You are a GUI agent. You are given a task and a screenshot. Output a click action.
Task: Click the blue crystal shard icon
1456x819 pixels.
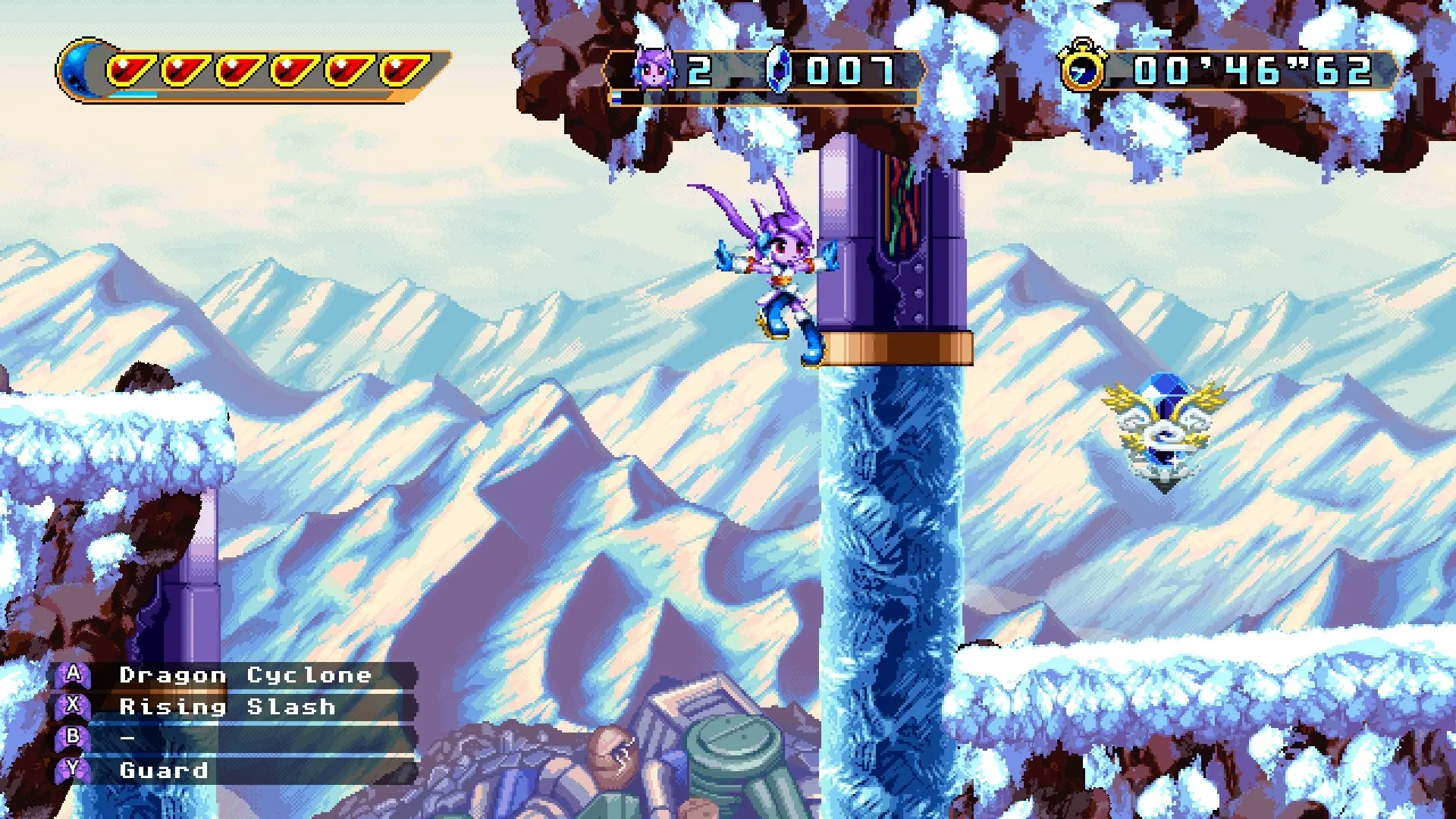pyautogui.click(x=779, y=69)
